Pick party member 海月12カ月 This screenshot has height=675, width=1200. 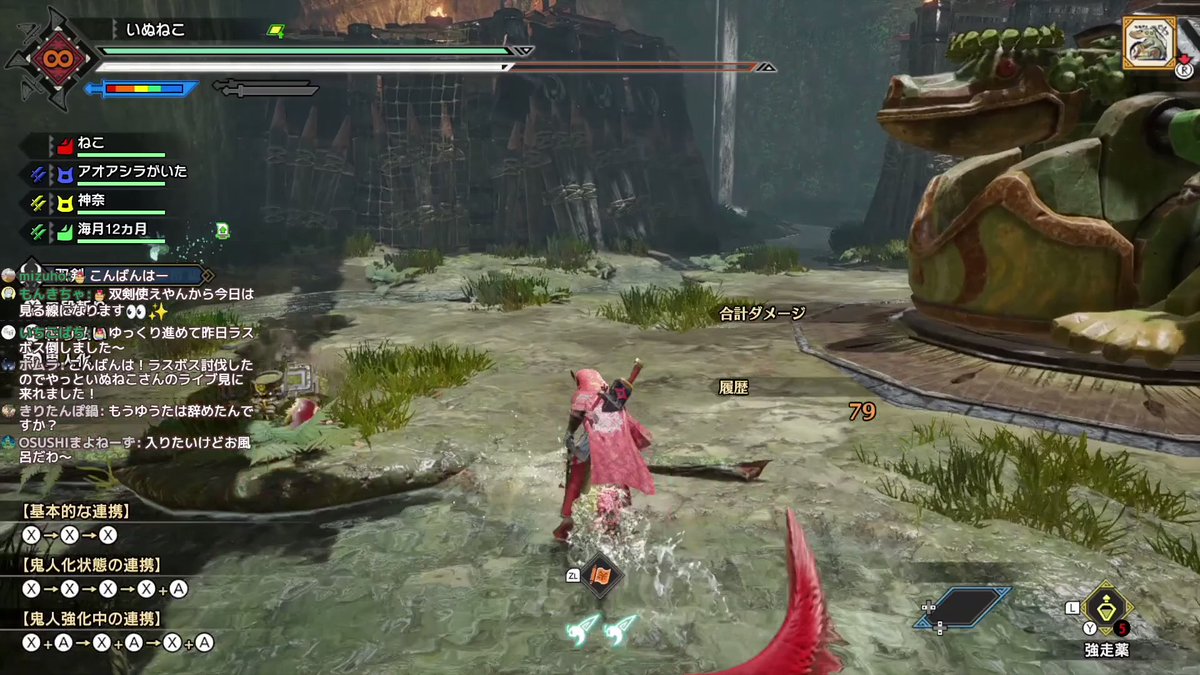click(x=112, y=230)
